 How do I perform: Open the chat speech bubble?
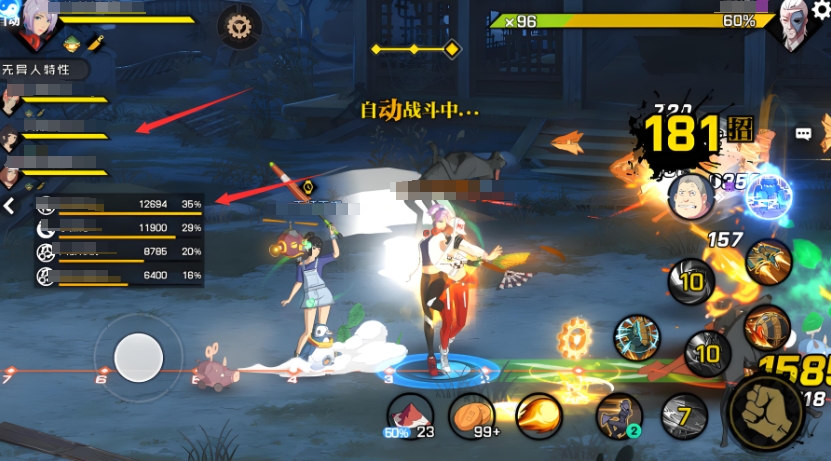coord(803,133)
